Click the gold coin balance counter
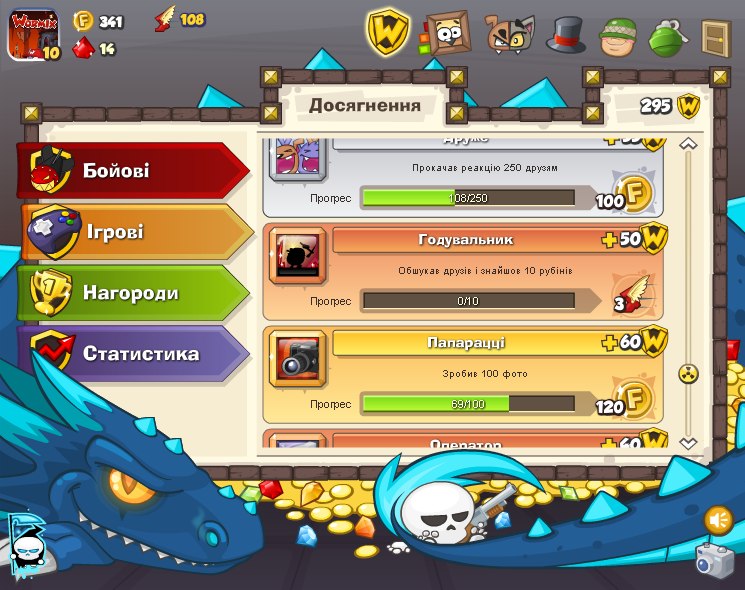The height and width of the screenshot is (590, 745). point(99,21)
